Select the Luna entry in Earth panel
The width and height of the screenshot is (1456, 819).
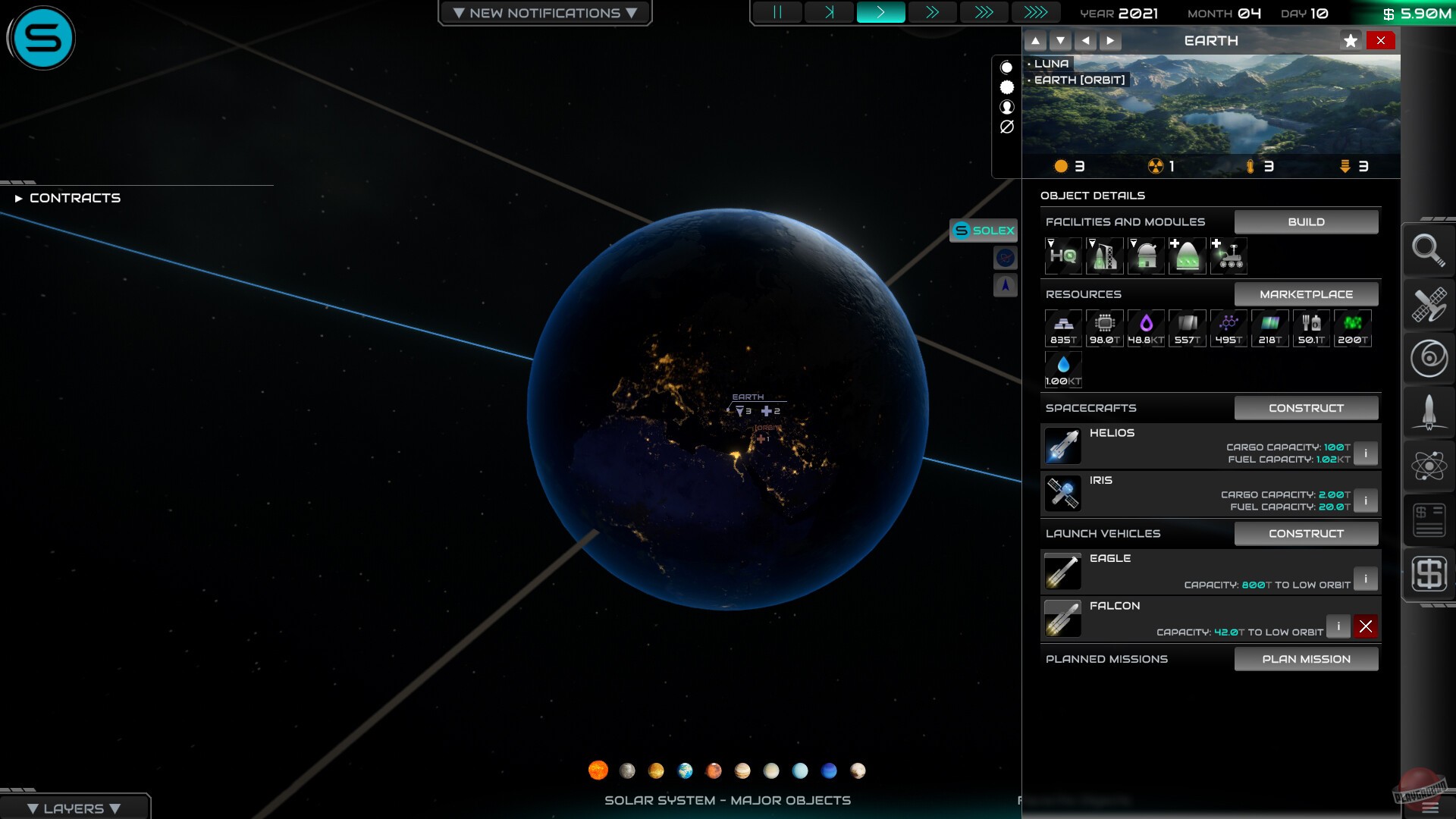1053,64
